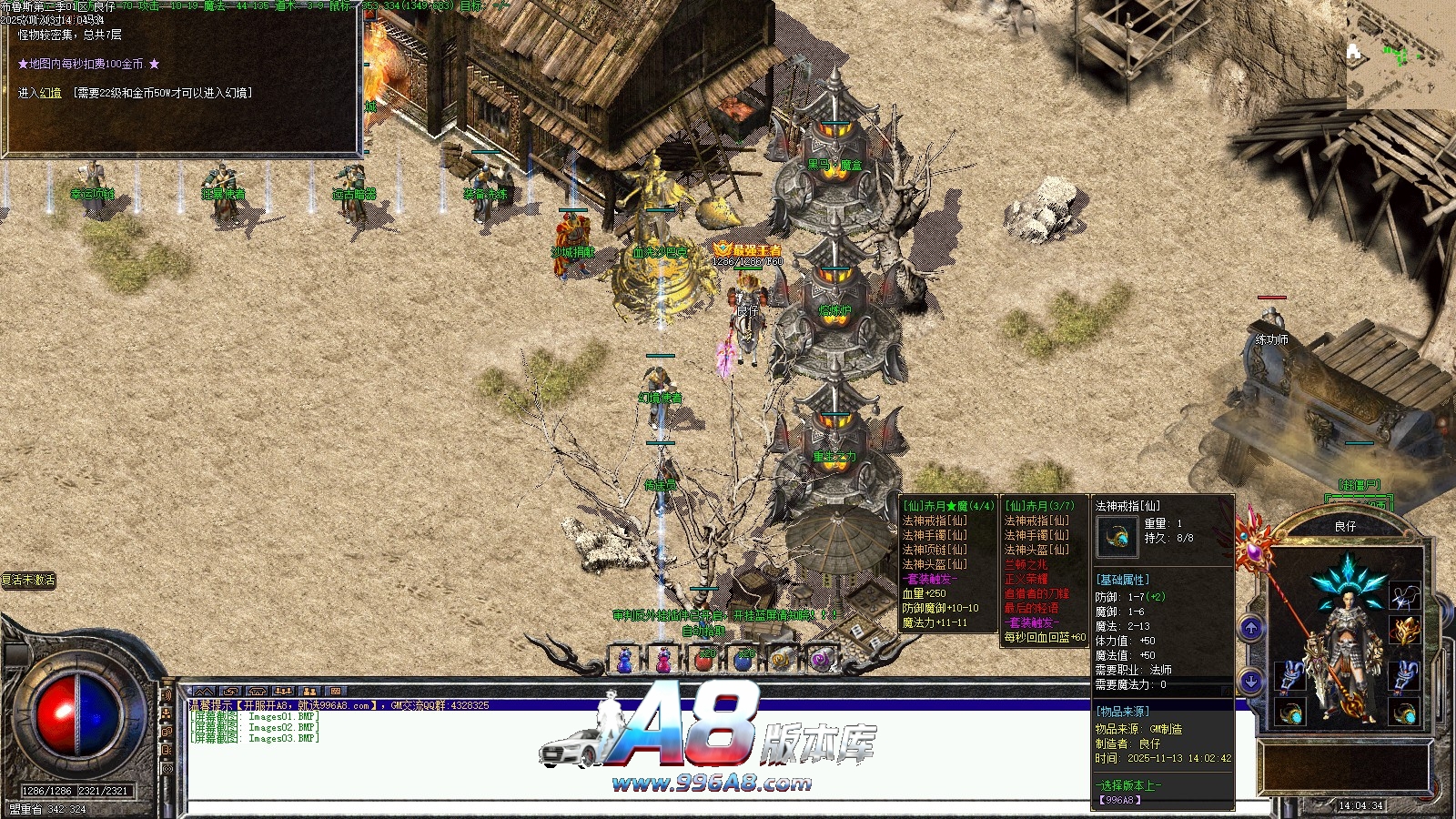Use the purple swirl scroll slot
The width and height of the screenshot is (1456, 819).
pyautogui.click(x=821, y=661)
